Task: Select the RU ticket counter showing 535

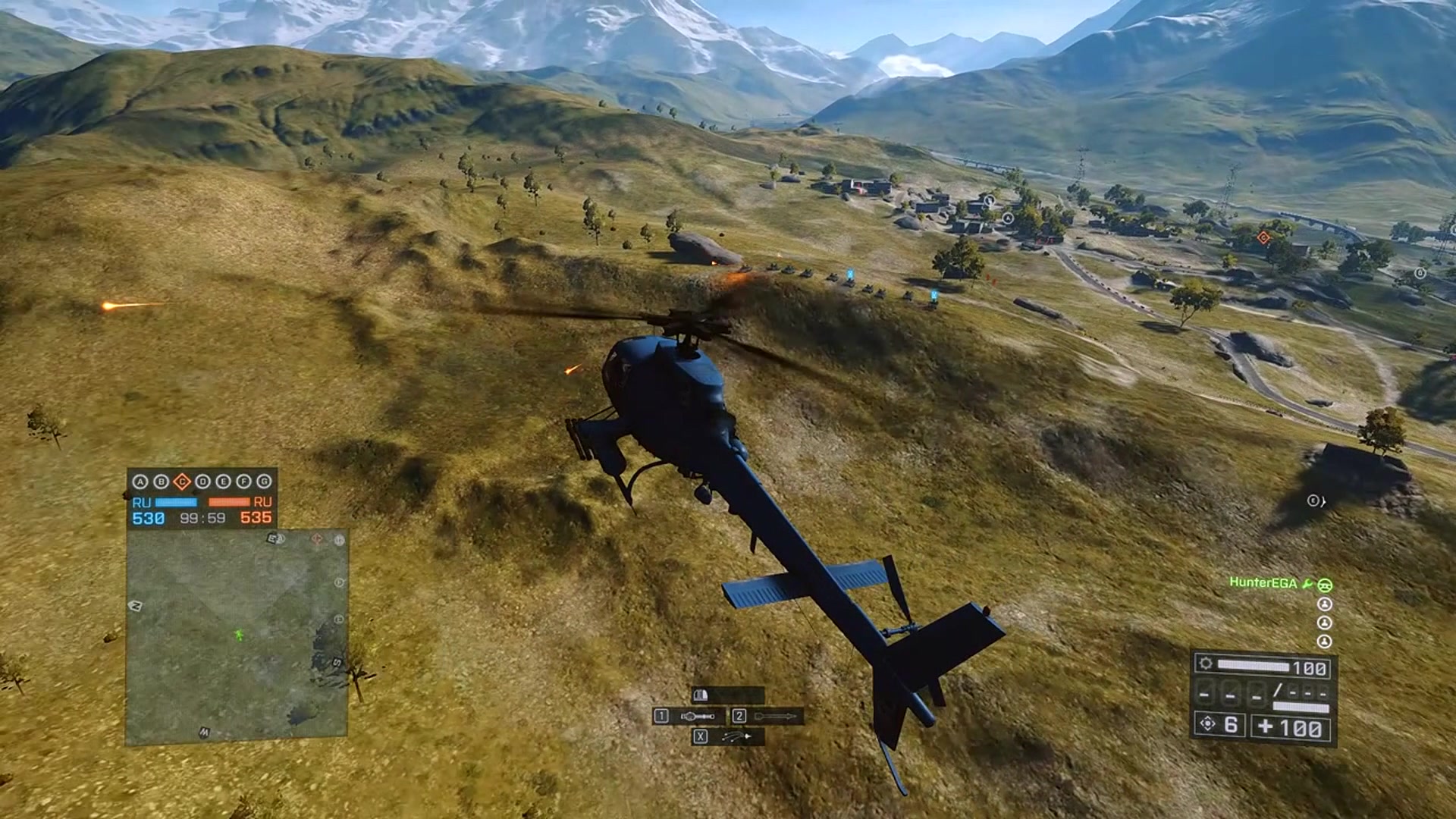Action: pyautogui.click(x=256, y=519)
